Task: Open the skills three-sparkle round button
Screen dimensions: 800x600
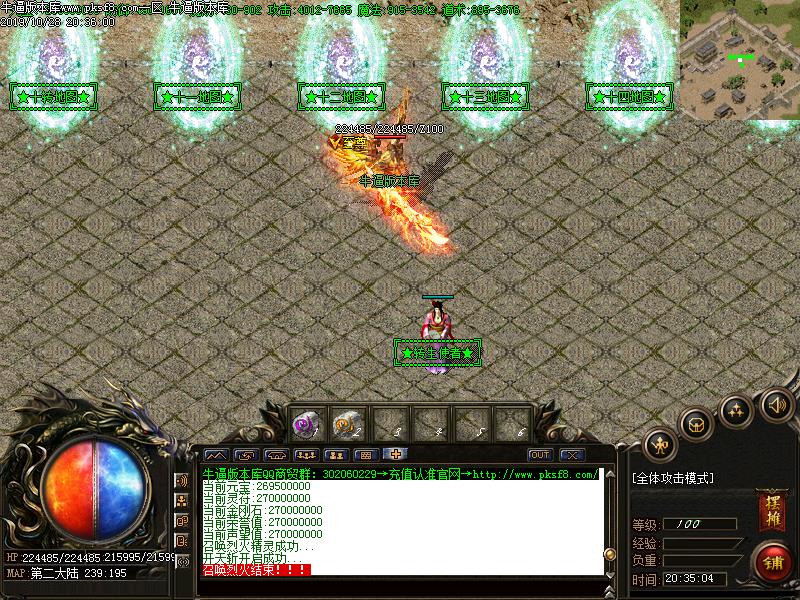Action: [x=737, y=410]
